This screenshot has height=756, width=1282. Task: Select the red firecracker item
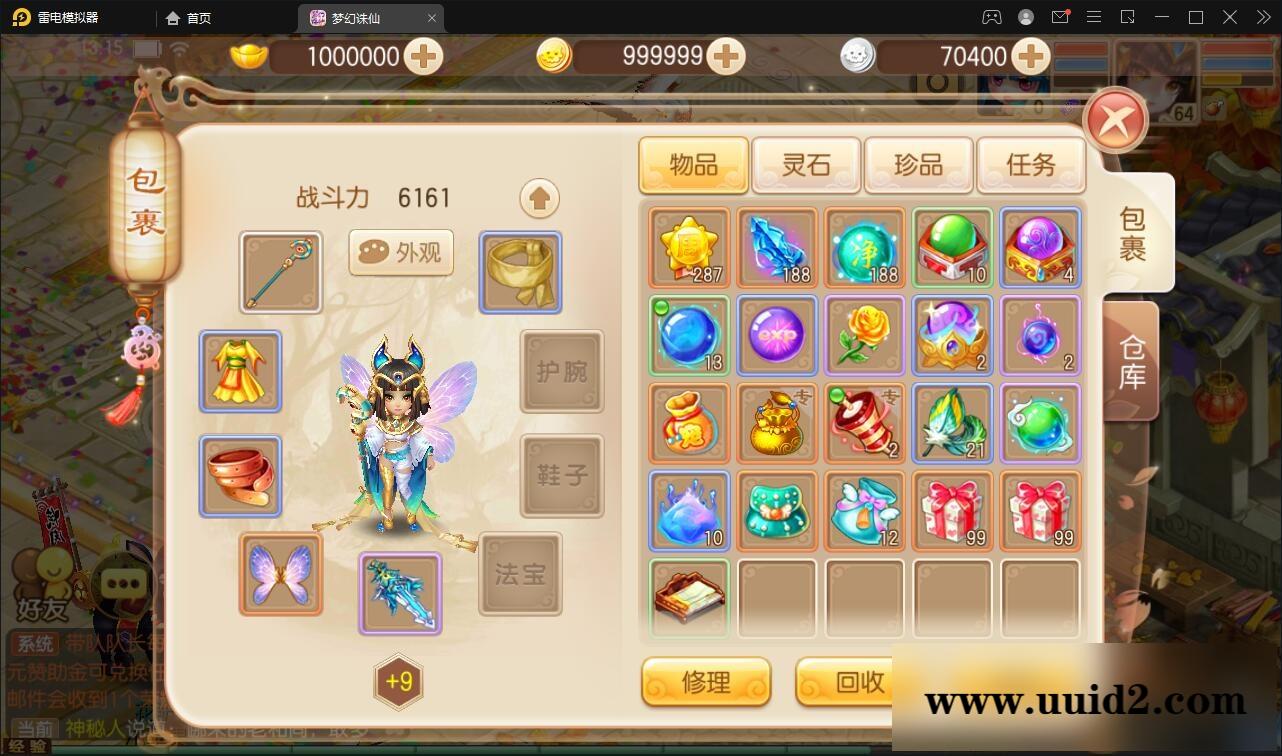pyautogui.click(x=865, y=423)
